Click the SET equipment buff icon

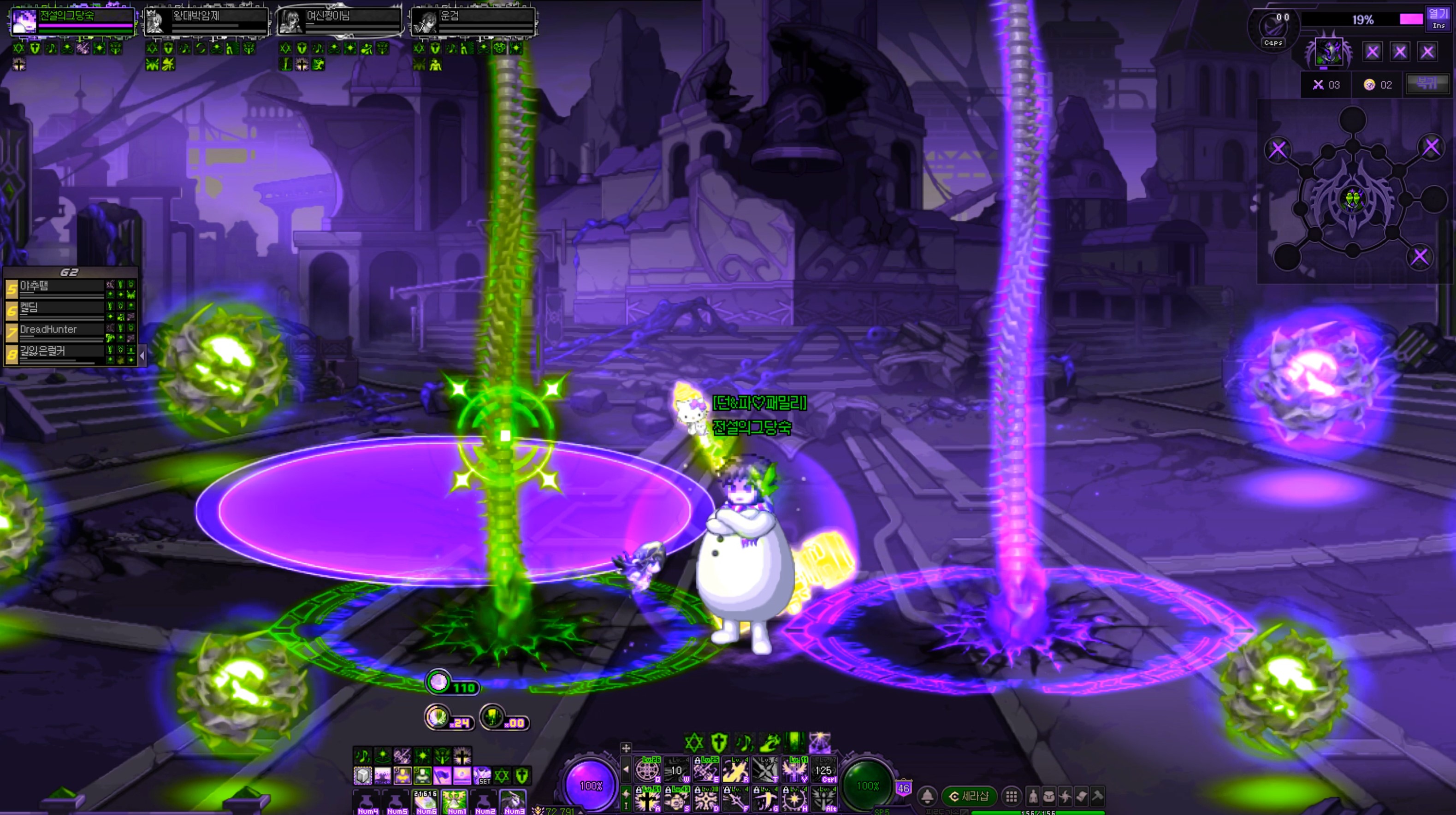[482, 775]
